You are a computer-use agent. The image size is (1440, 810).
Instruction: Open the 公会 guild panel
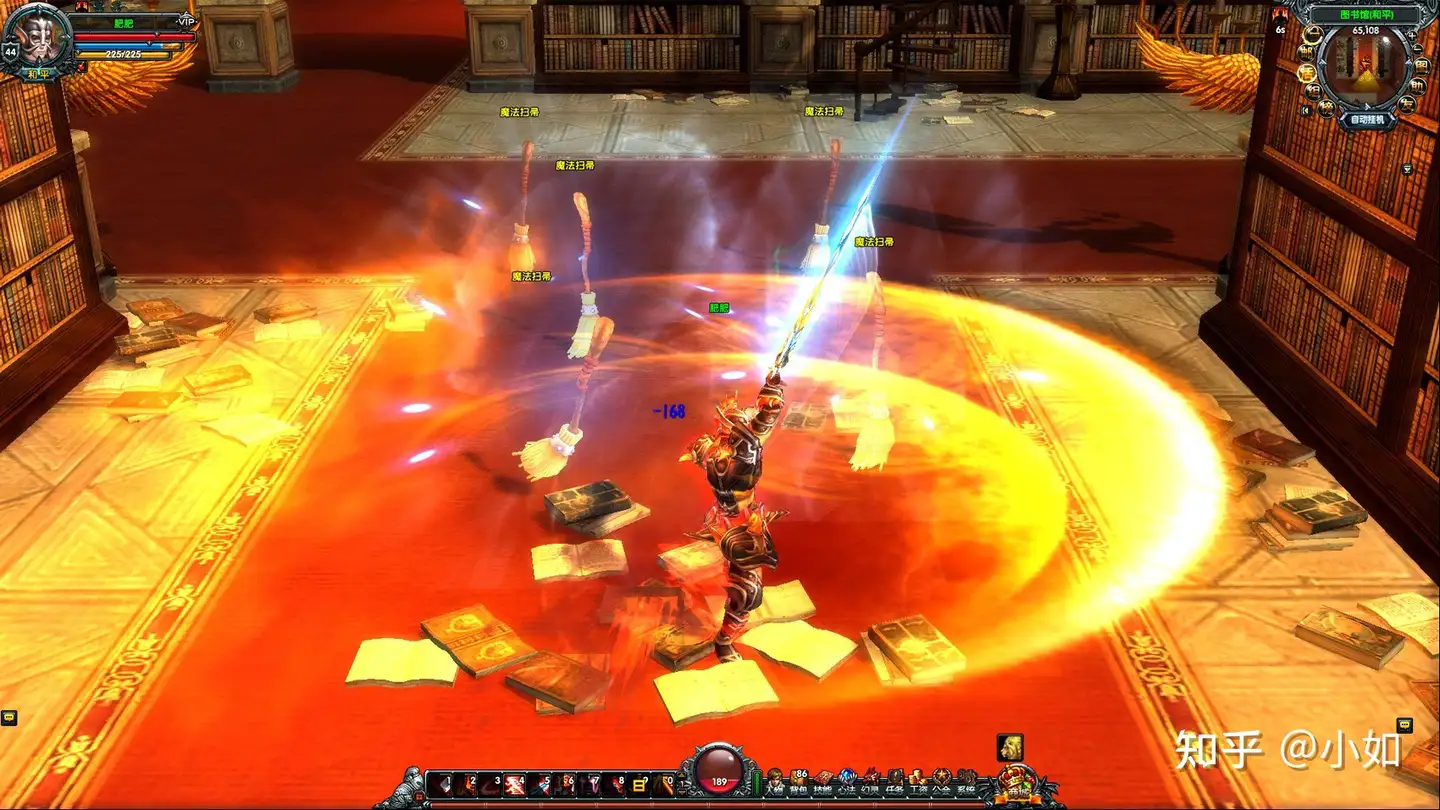[x=941, y=781]
